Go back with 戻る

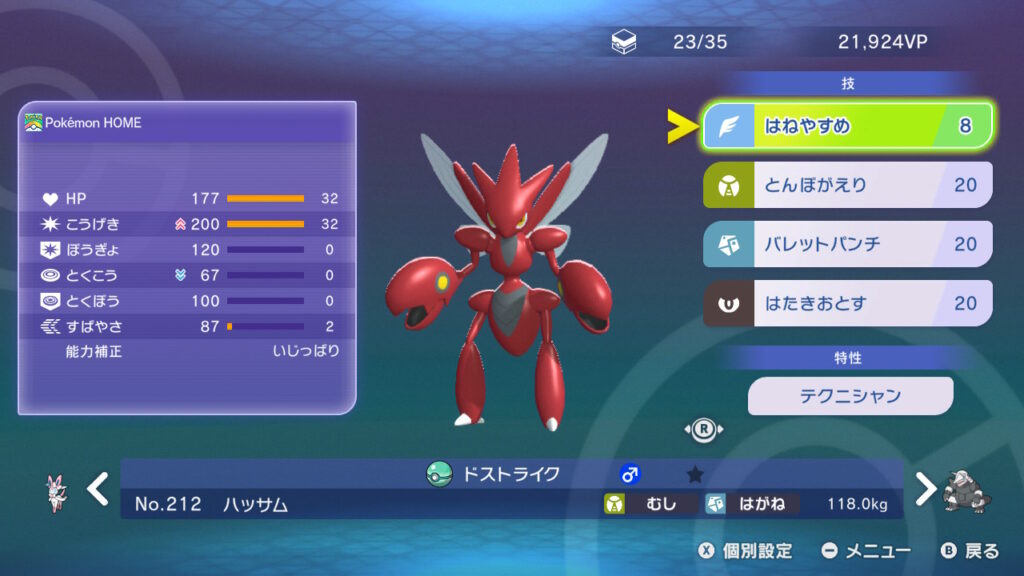click(x=970, y=551)
